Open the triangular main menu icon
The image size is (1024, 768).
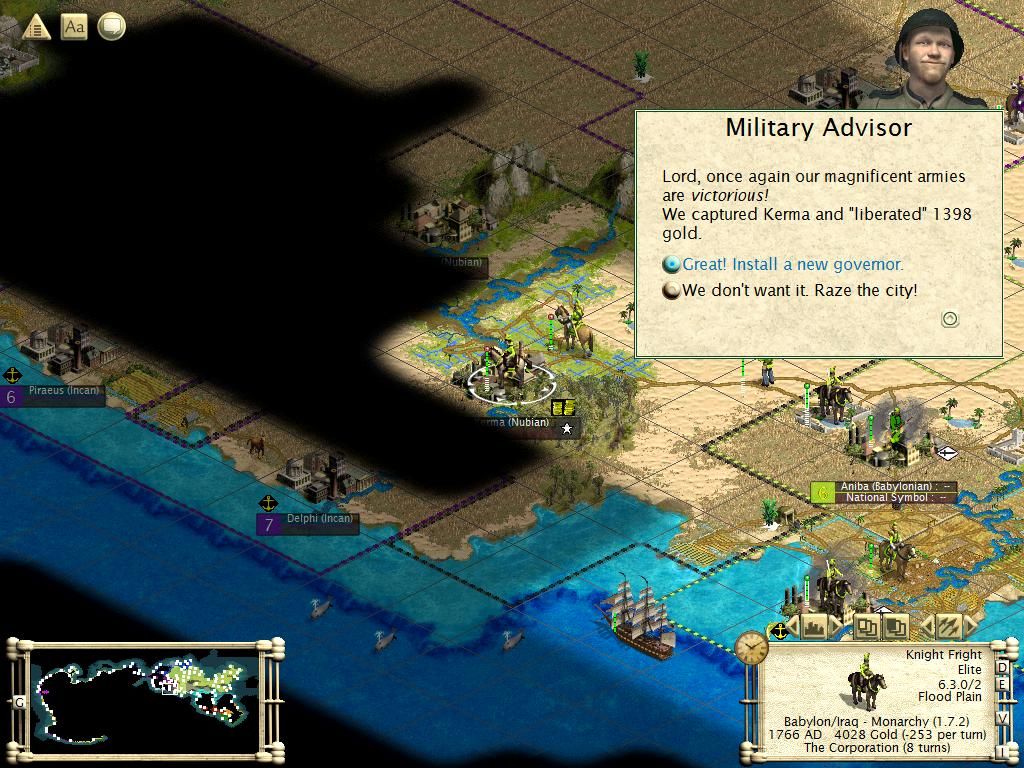(x=36, y=26)
